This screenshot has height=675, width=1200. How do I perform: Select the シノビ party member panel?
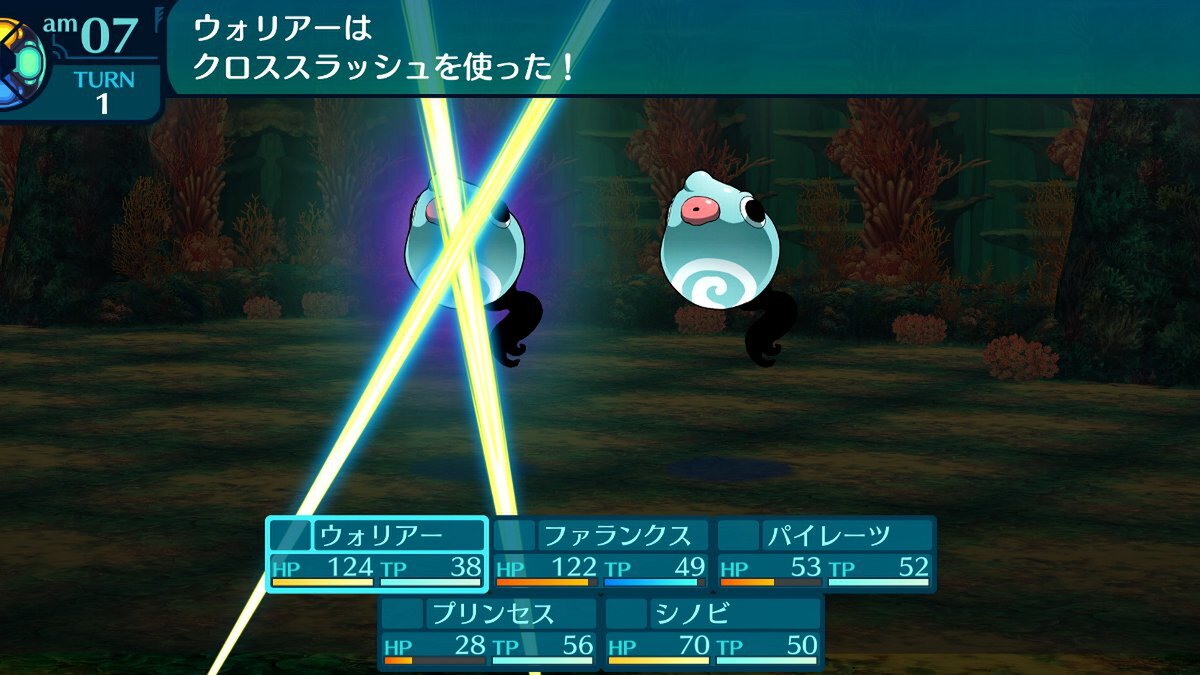[x=713, y=632]
